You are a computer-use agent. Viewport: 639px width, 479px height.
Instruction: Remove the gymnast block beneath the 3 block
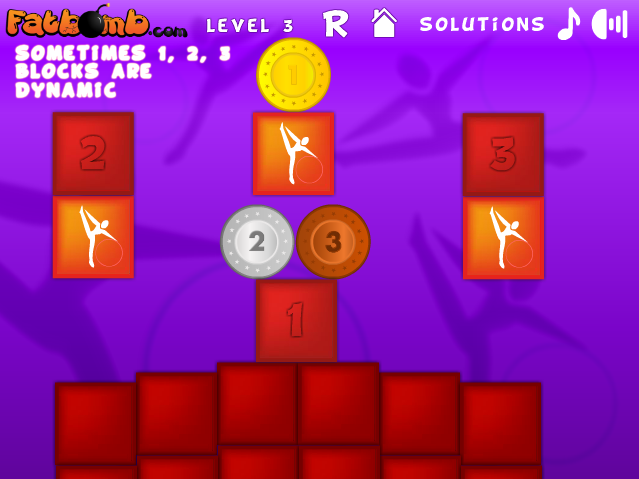click(x=503, y=238)
